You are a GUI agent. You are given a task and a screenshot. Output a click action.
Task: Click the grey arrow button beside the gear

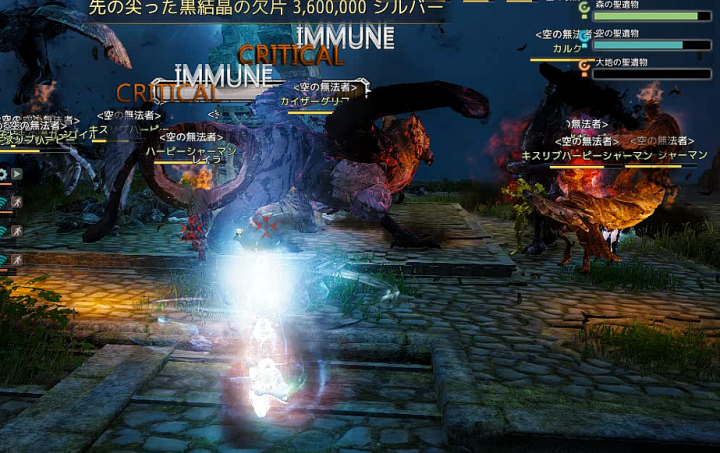pos(17,173)
